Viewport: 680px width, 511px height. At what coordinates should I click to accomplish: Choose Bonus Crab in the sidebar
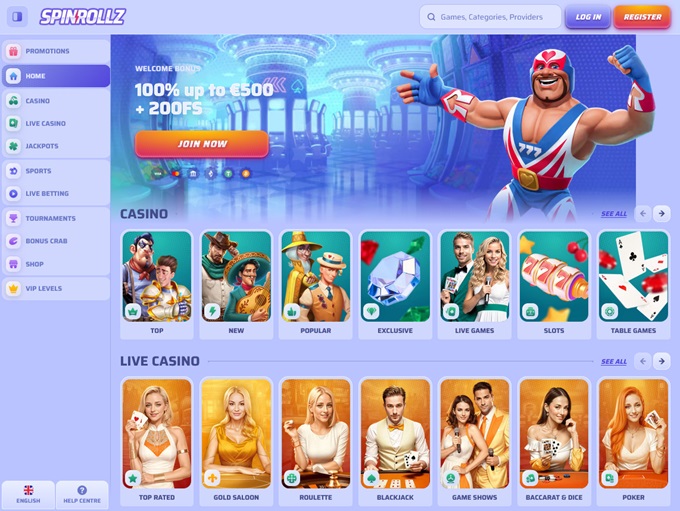pyautogui.click(x=55, y=241)
